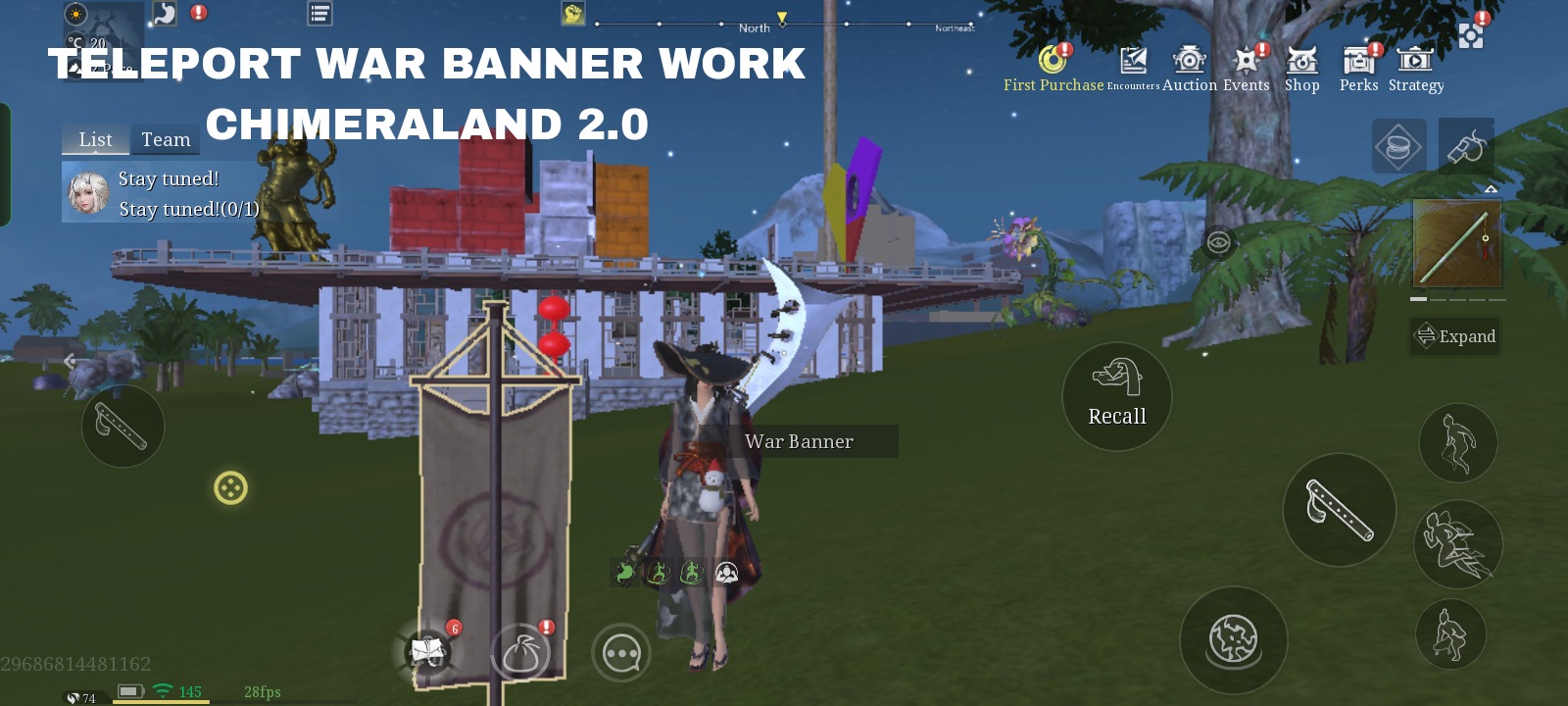Select the equipped staff weapon slot
This screenshot has width=1568, height=706.
click(x=1456, y=243)
